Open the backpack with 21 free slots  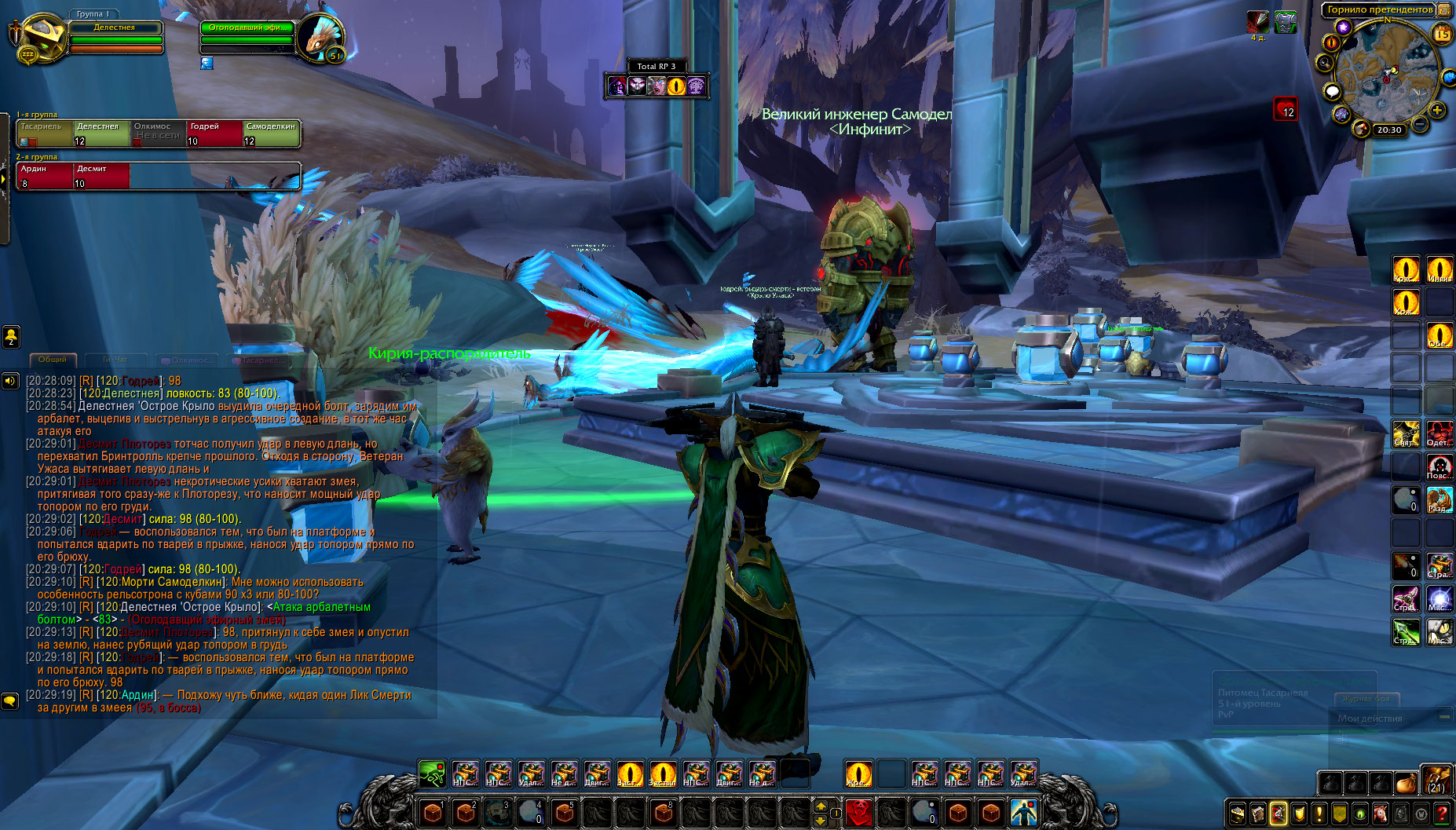click(x=1436, y=781)
